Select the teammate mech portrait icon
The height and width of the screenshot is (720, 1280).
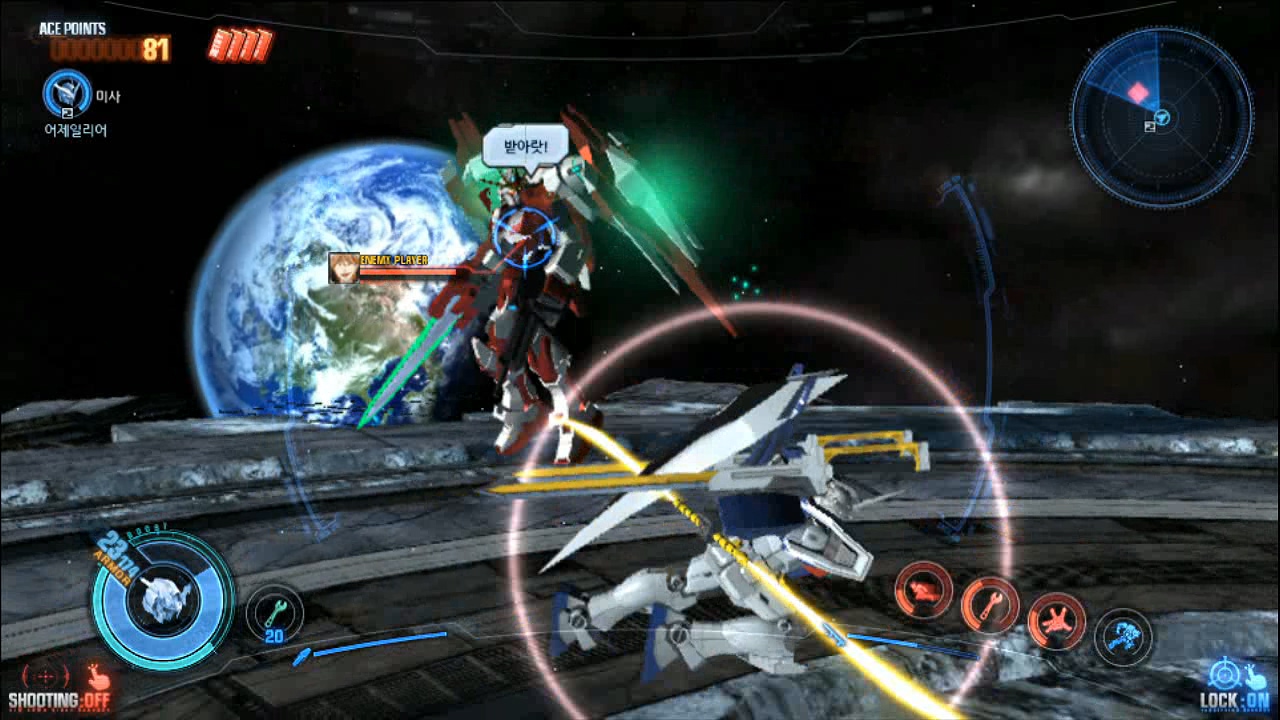coord(67,94)
